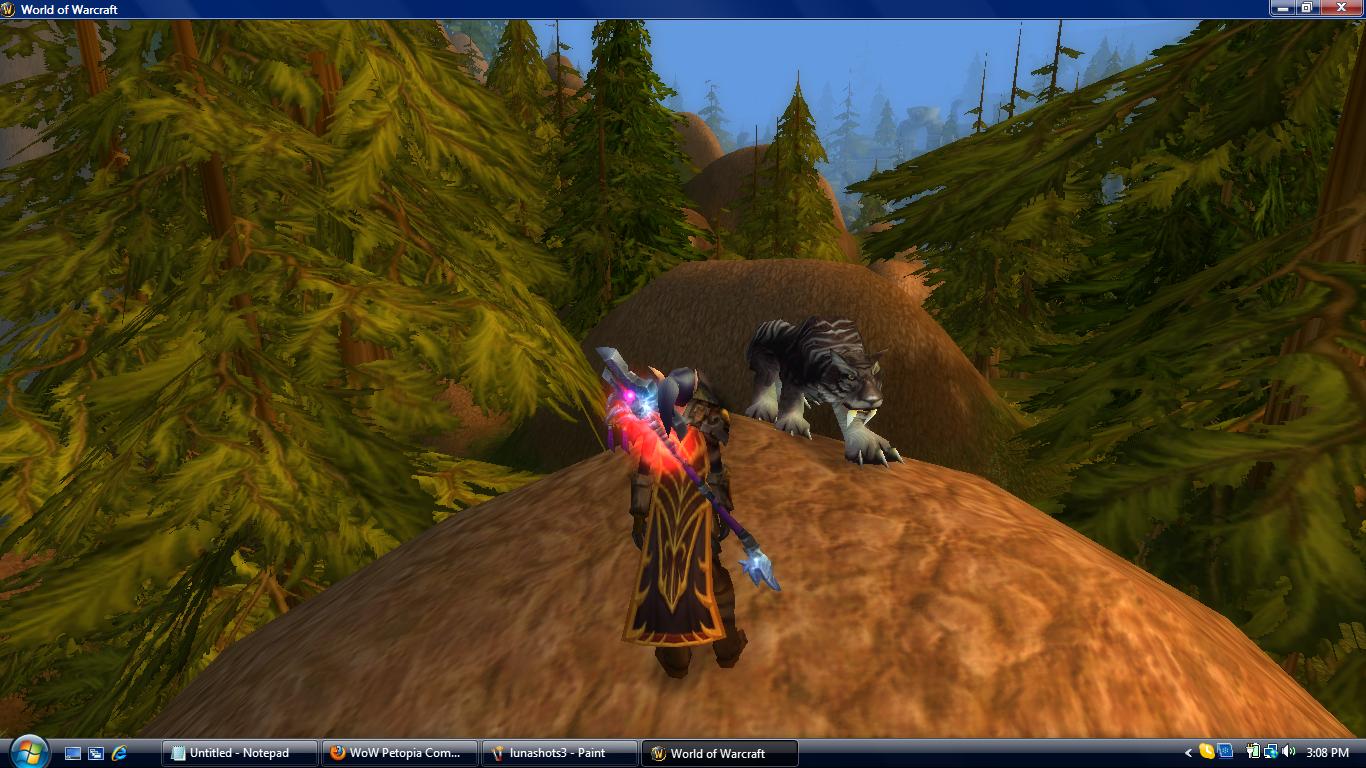Open the Start menu

coord(28,753)
